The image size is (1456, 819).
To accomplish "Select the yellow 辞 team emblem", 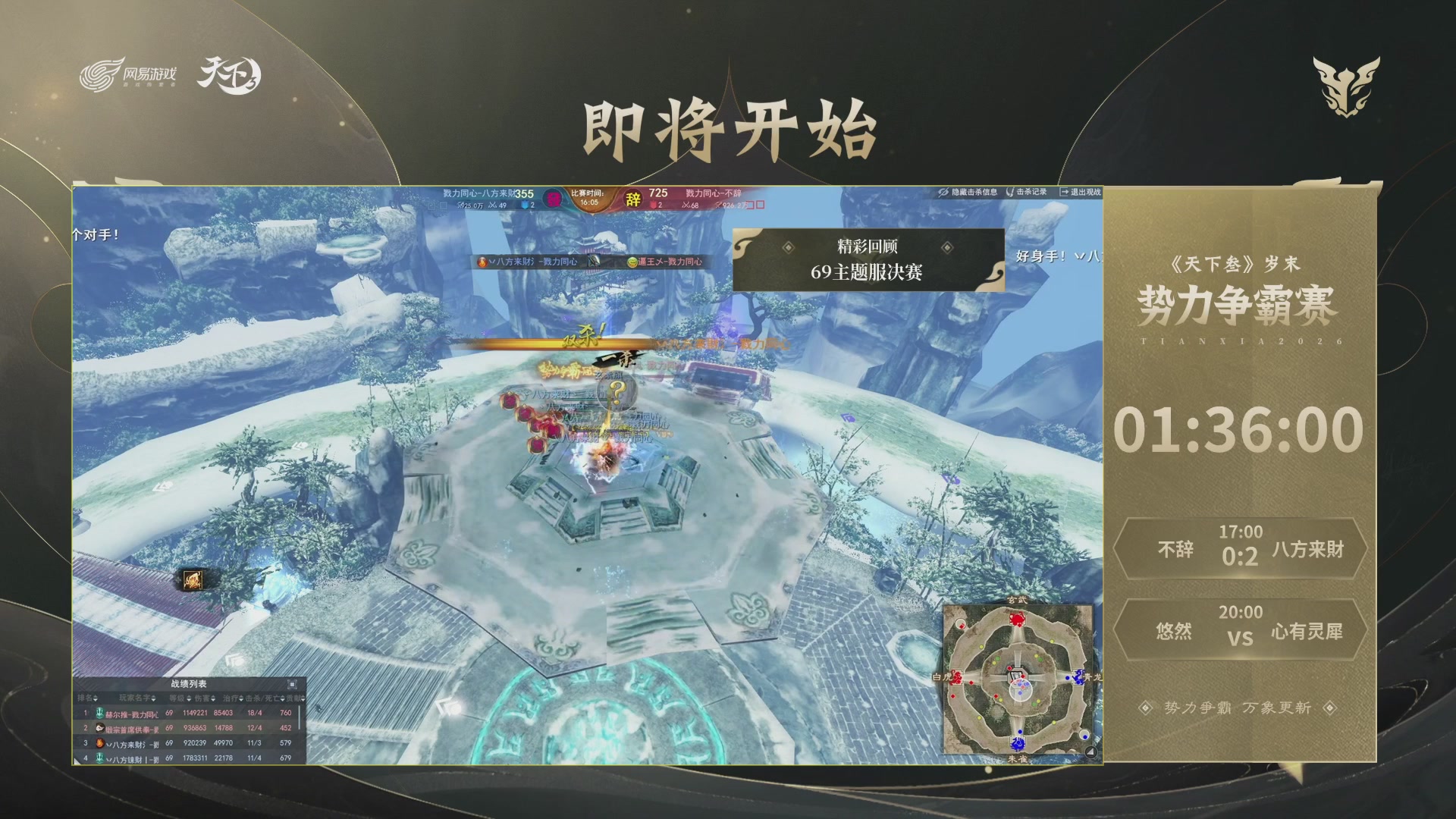I will tap(632, 199).
